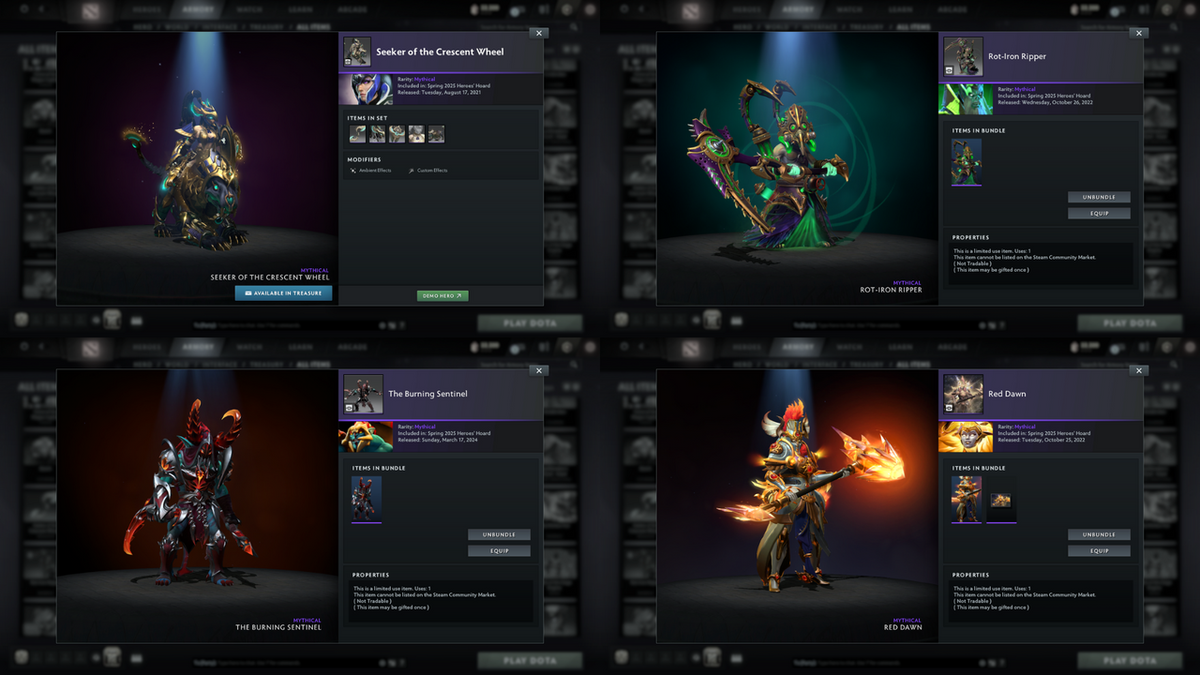Select the Red Dawn hero set thumbnail
1200x675 pixels.
(x=967, y=498)
